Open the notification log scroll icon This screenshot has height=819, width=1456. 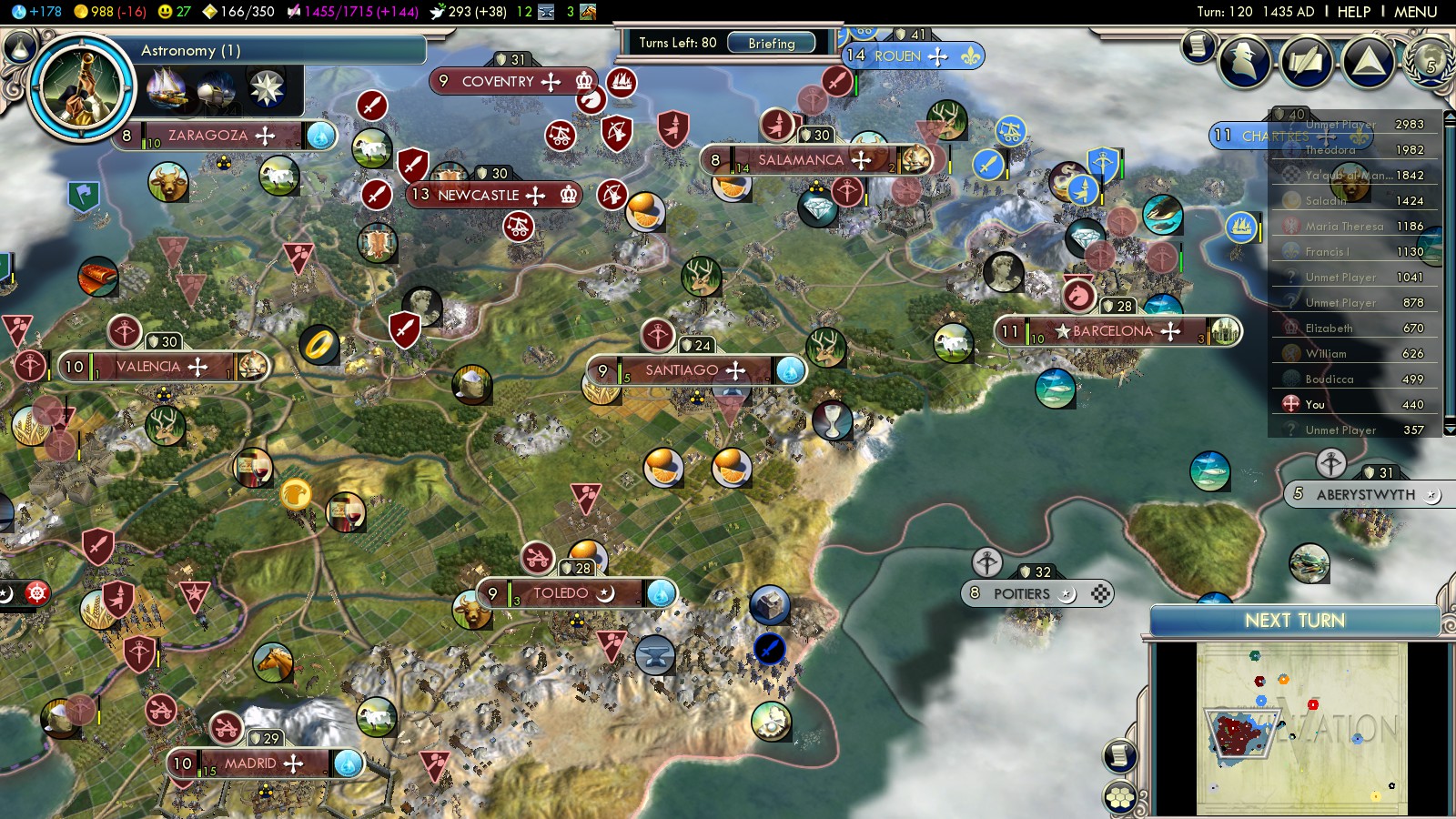point(1198,45)
